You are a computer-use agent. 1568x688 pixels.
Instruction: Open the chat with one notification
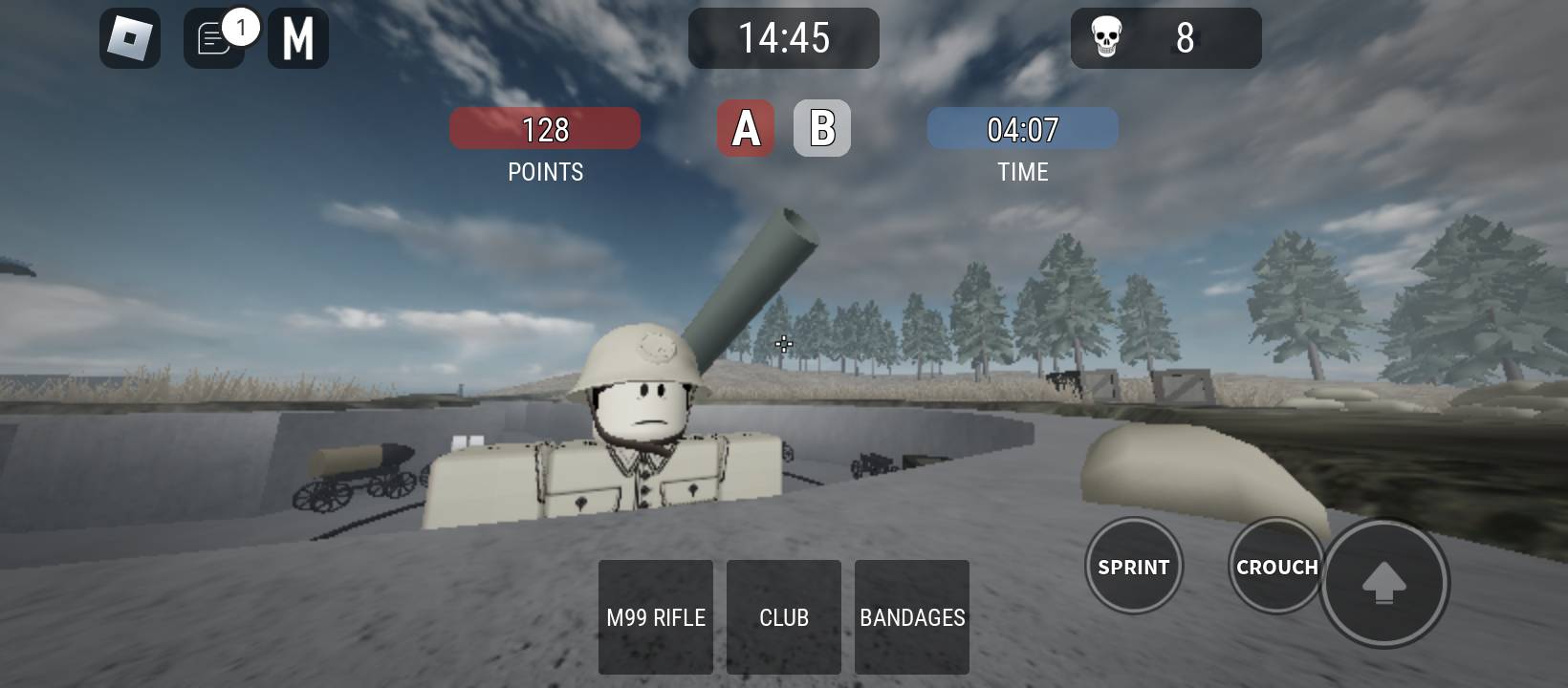click(x=214, y=39)
